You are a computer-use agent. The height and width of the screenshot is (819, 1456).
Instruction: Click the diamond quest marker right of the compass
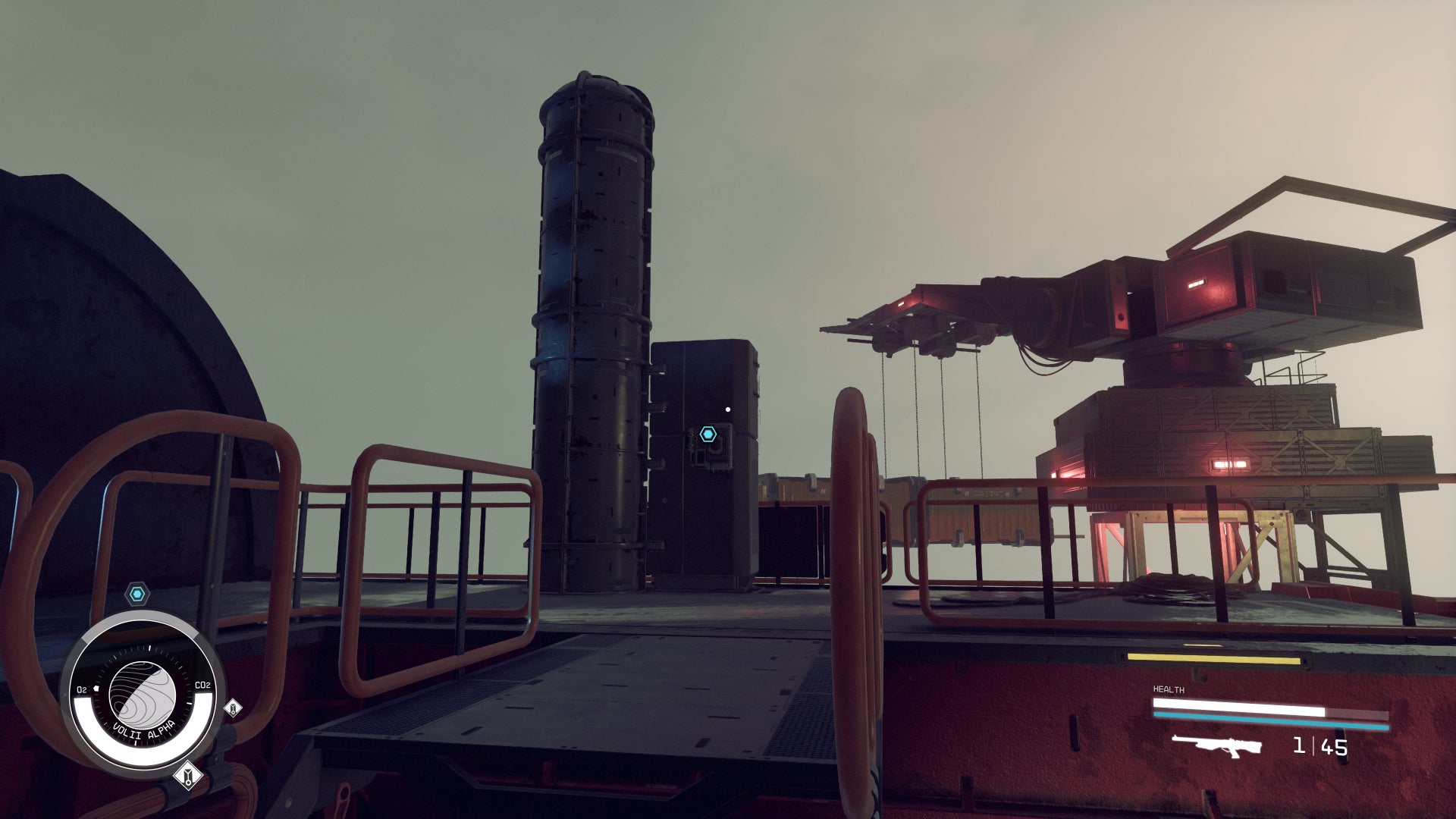(x=233, y=708)
